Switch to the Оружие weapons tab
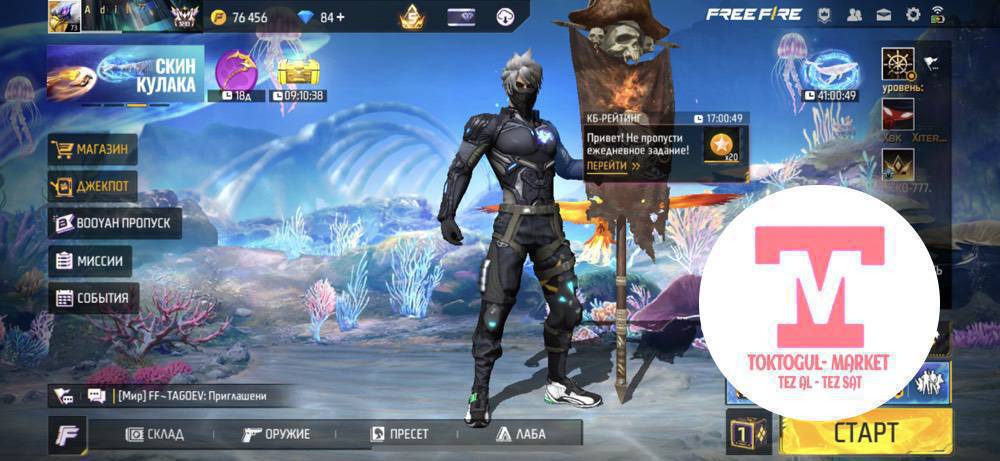The width and height of the screenshot is (1000, 461). (277, 434)
